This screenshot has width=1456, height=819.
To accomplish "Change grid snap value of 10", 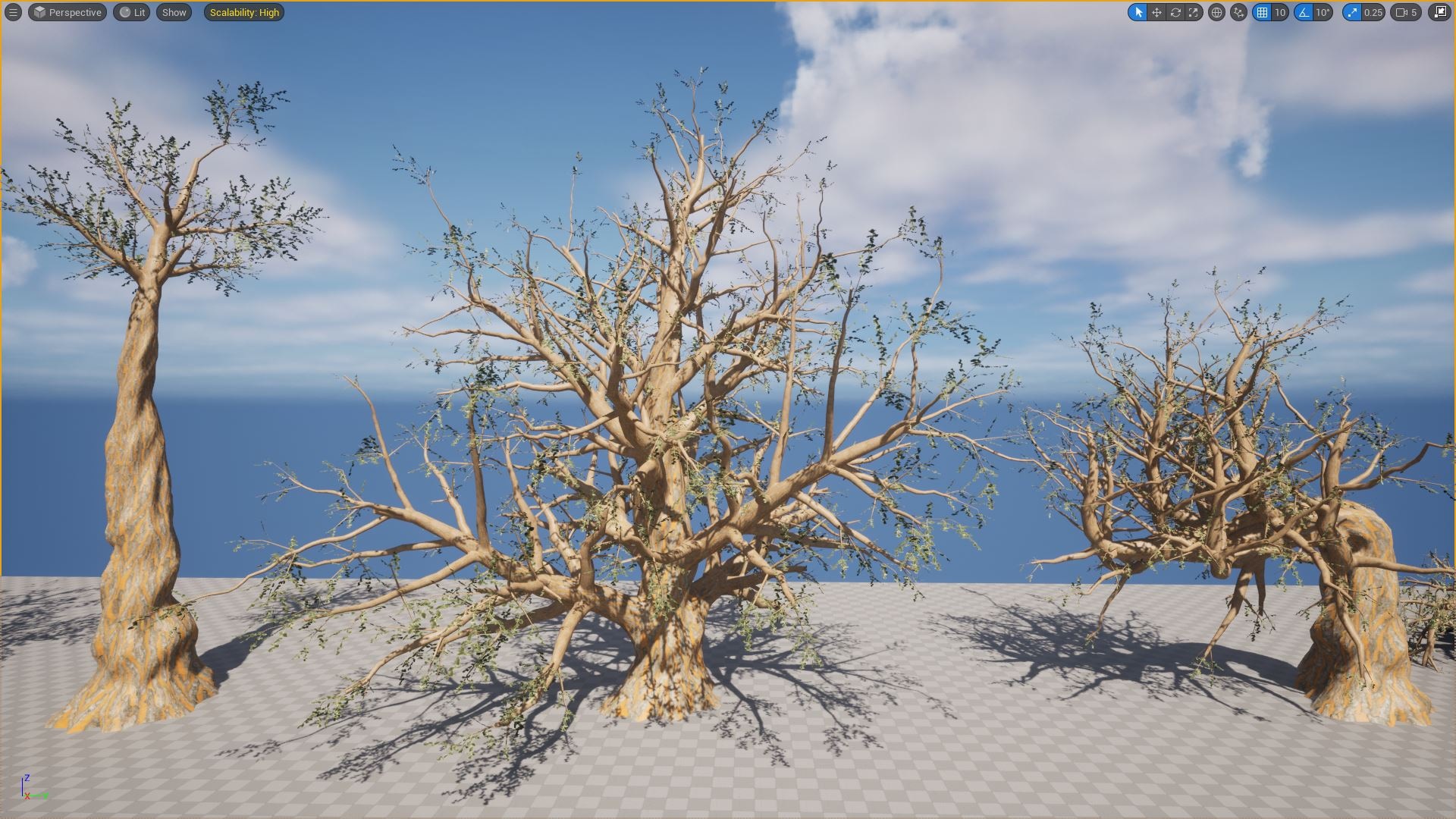I will pyautogui.click(x=1279, y=12).
